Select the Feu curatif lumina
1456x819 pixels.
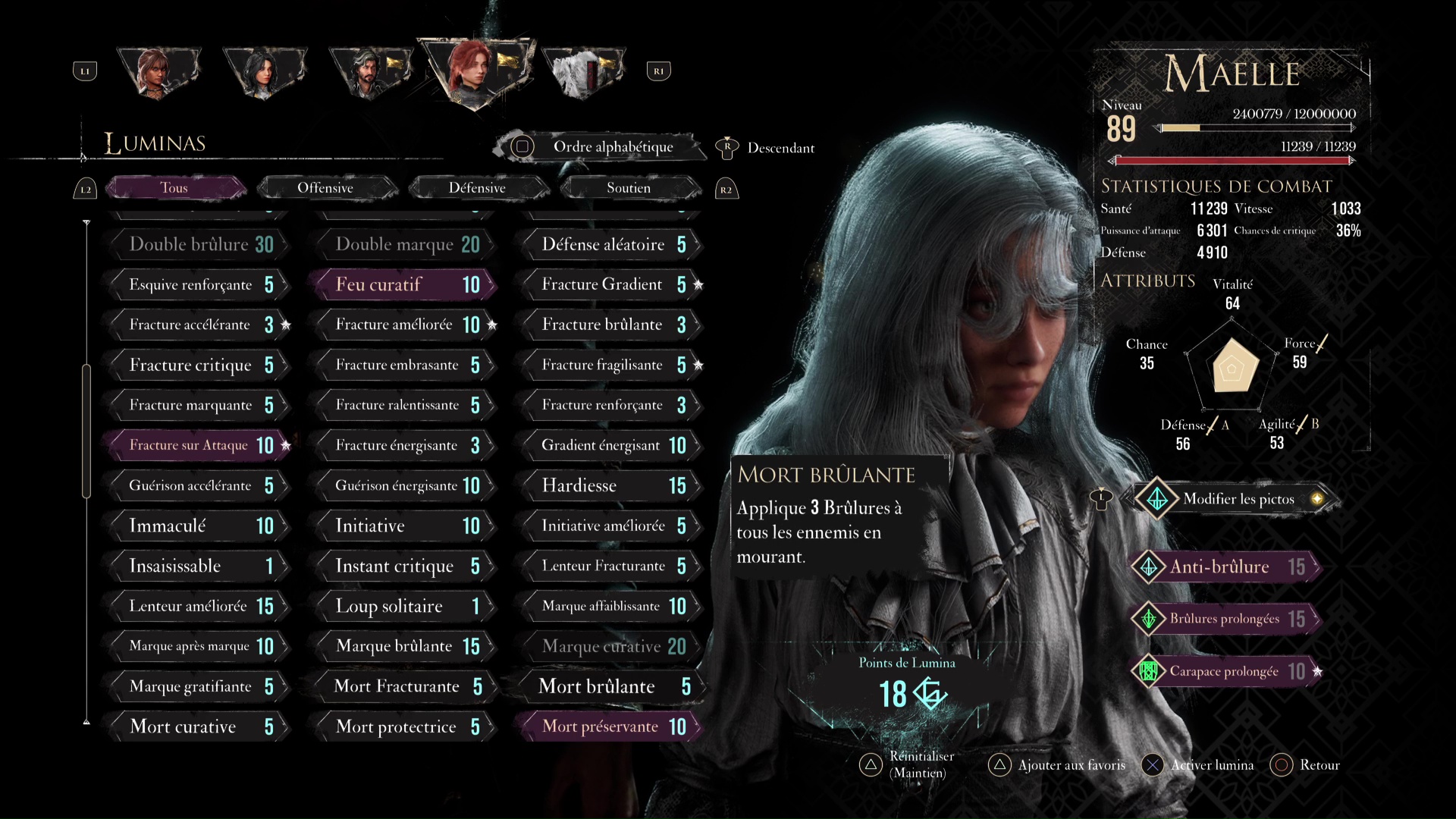pos(402,284)
